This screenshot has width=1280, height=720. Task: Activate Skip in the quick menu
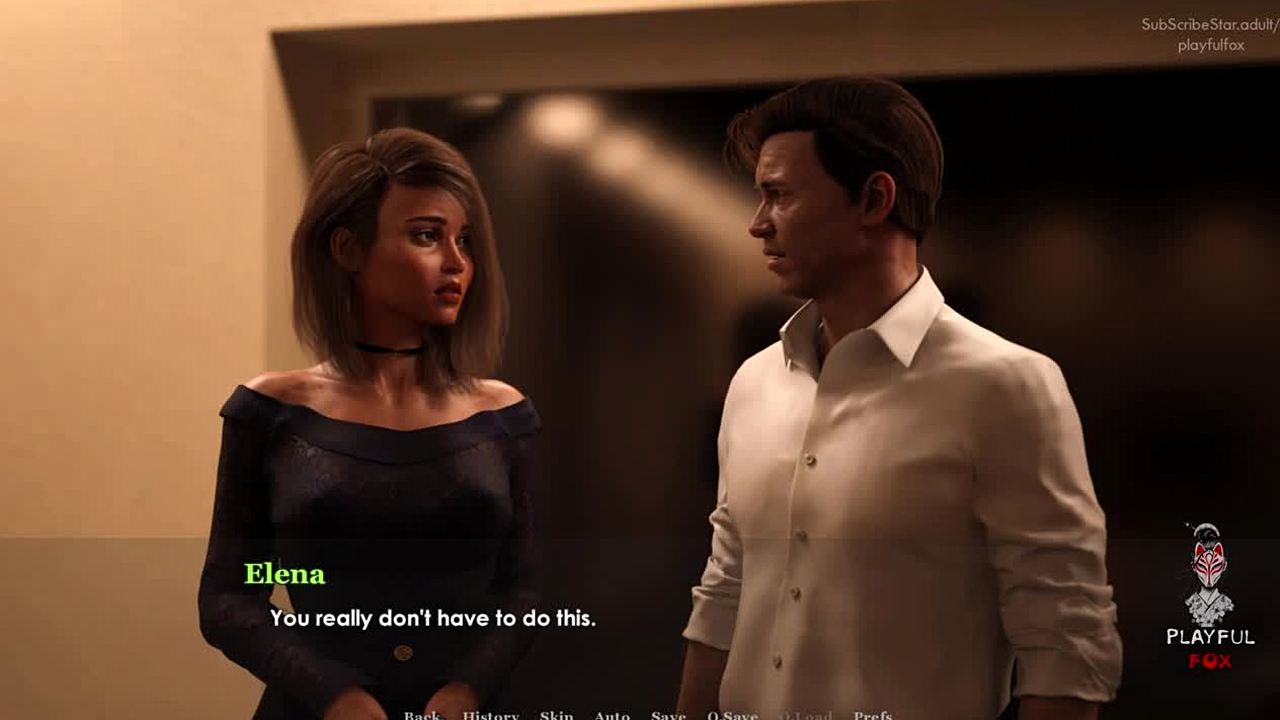tap(557, 714)
